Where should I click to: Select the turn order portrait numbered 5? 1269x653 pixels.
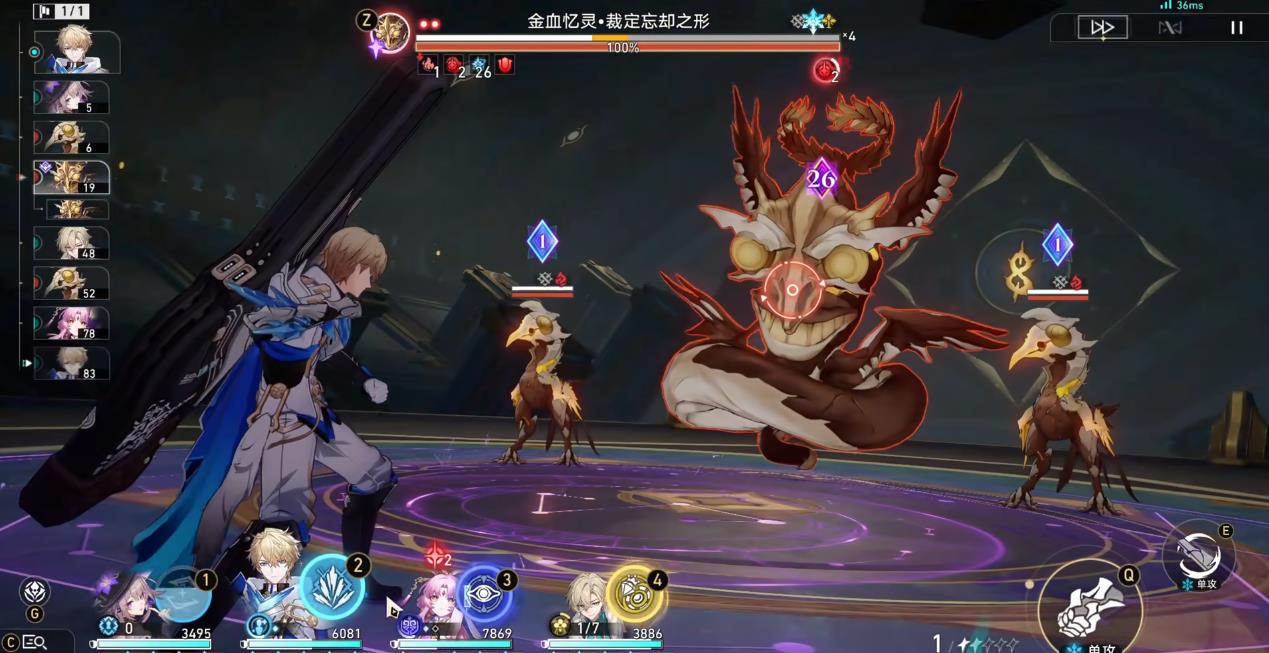(x=72, y=98)
